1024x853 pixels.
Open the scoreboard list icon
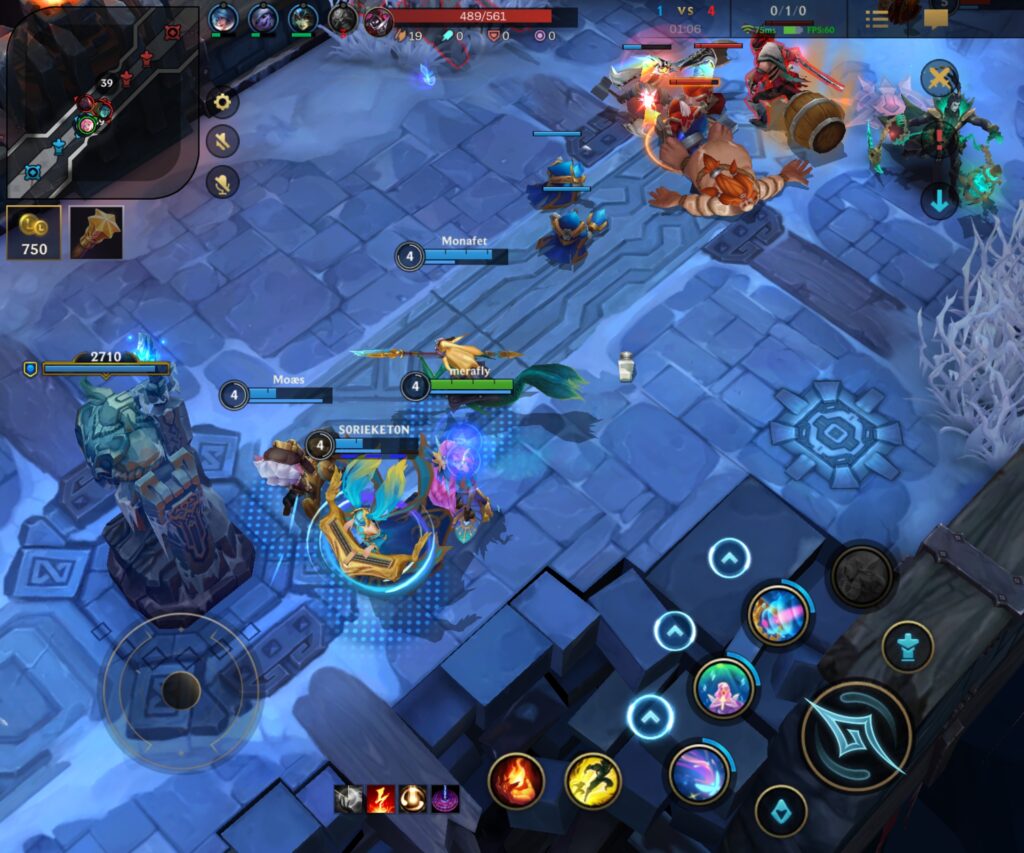pyautogui.click(x=877, y=19)
